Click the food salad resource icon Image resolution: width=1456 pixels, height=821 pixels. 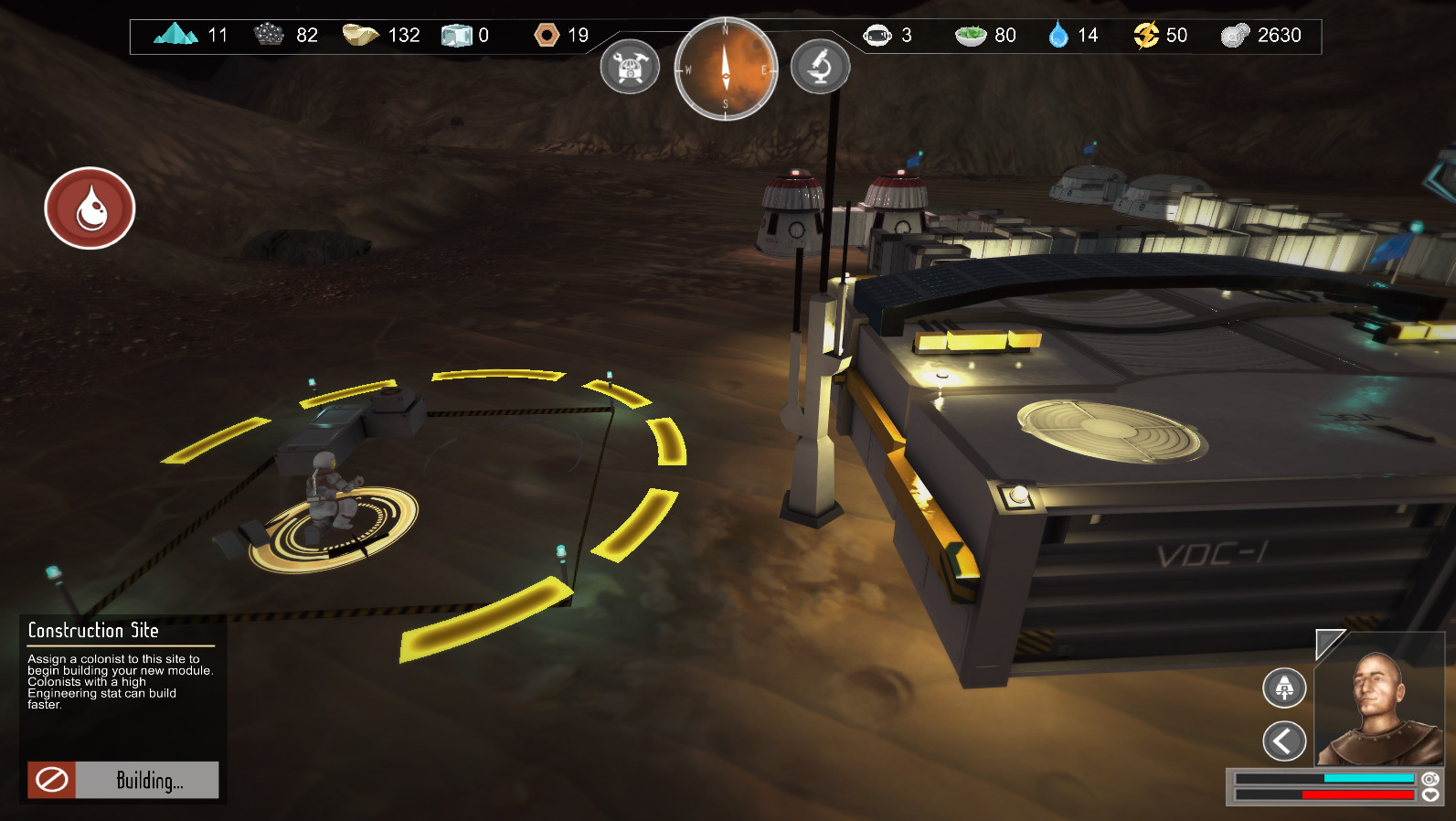pyautogui.click(x=970, y=35)
